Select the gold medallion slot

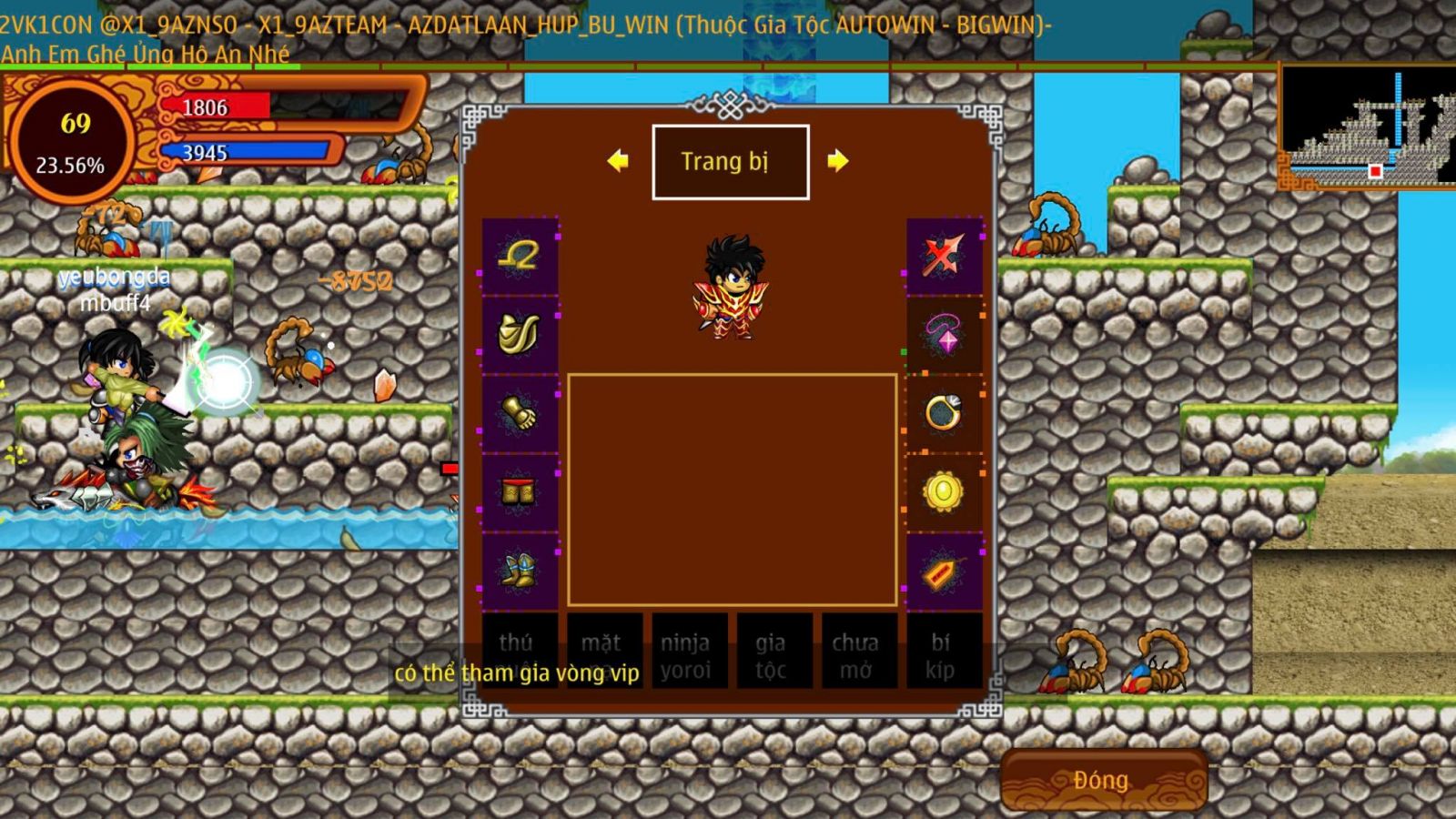click(x=944, y=492)
